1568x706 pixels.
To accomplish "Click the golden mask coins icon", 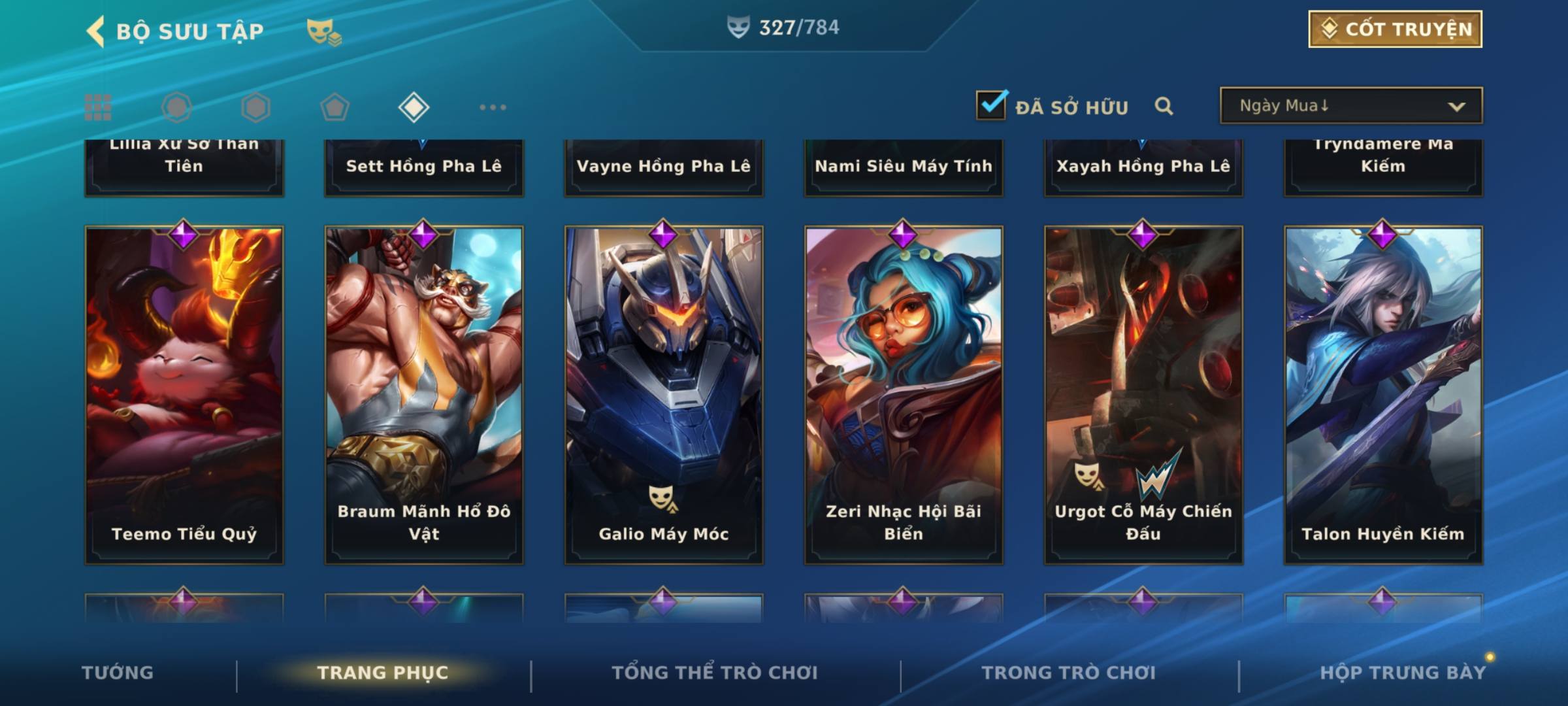I will (323, 31).
